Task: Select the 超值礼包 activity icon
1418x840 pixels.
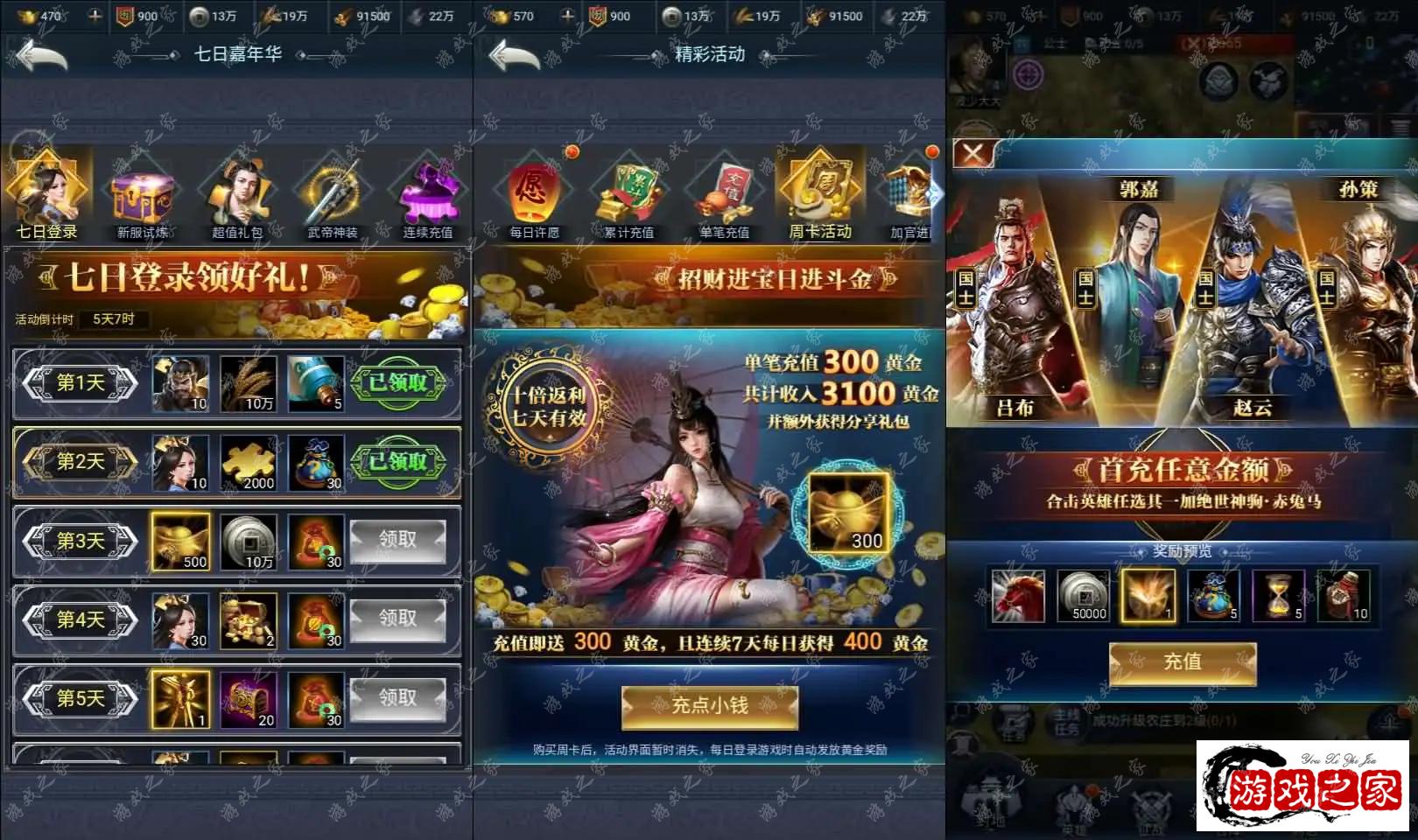Action: 240,197
